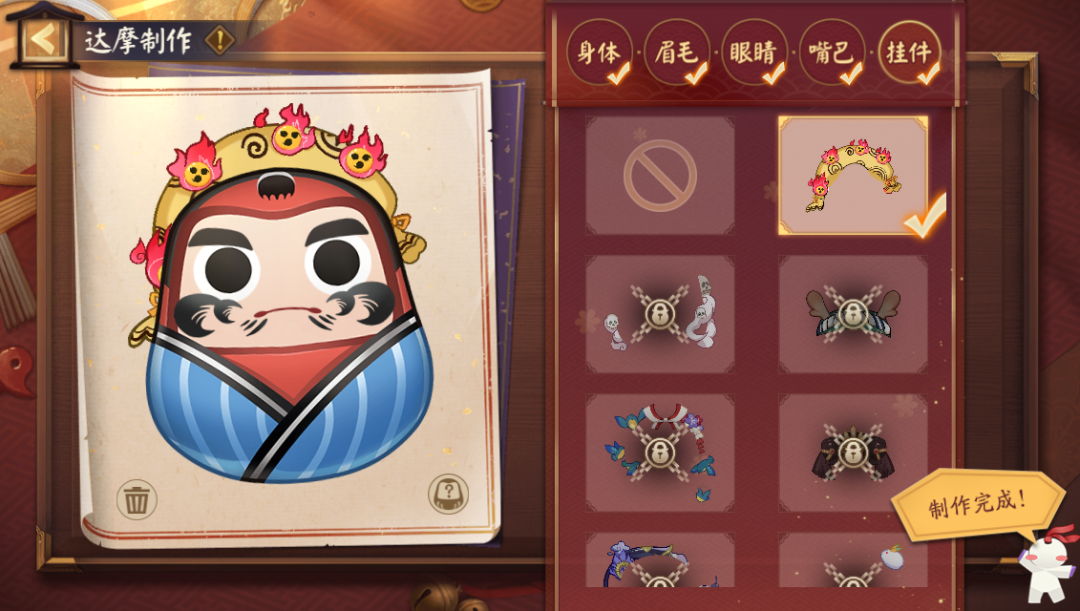Open the daruma question-mark help icon

449,494
